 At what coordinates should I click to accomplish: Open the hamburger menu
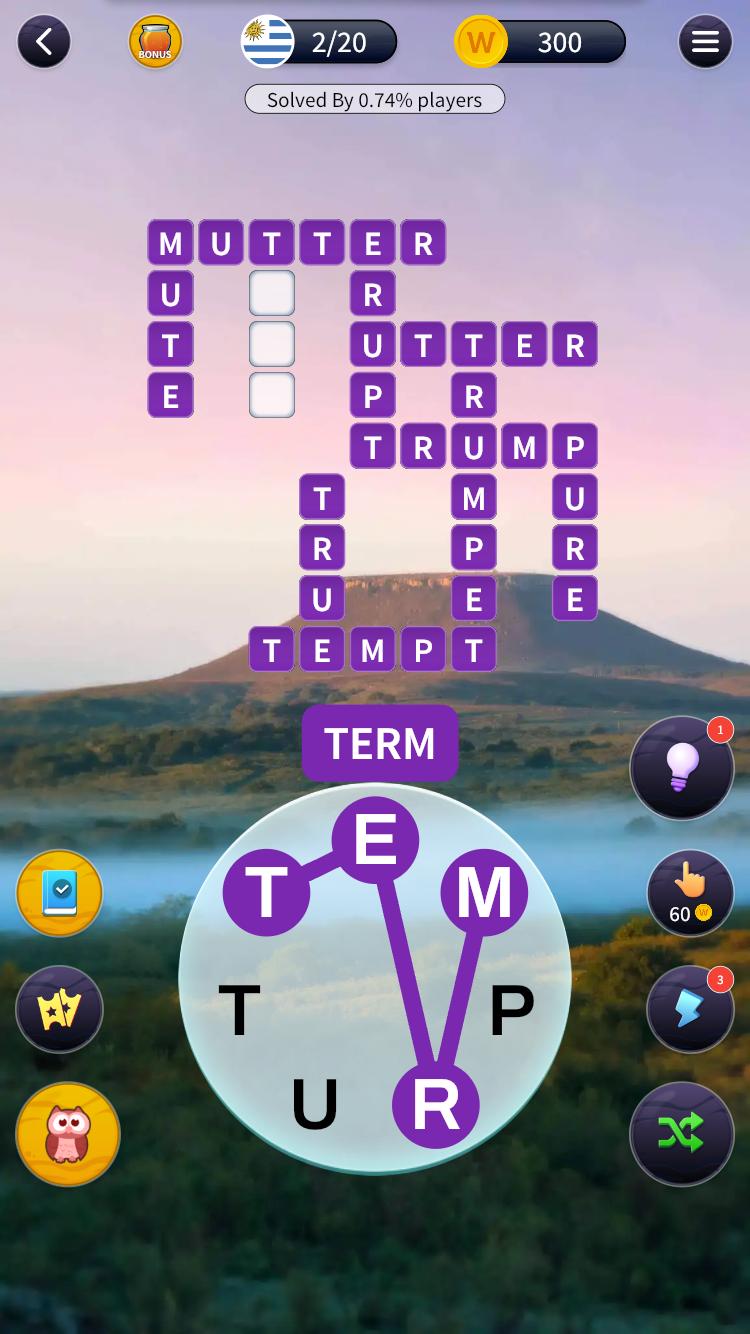705,42
